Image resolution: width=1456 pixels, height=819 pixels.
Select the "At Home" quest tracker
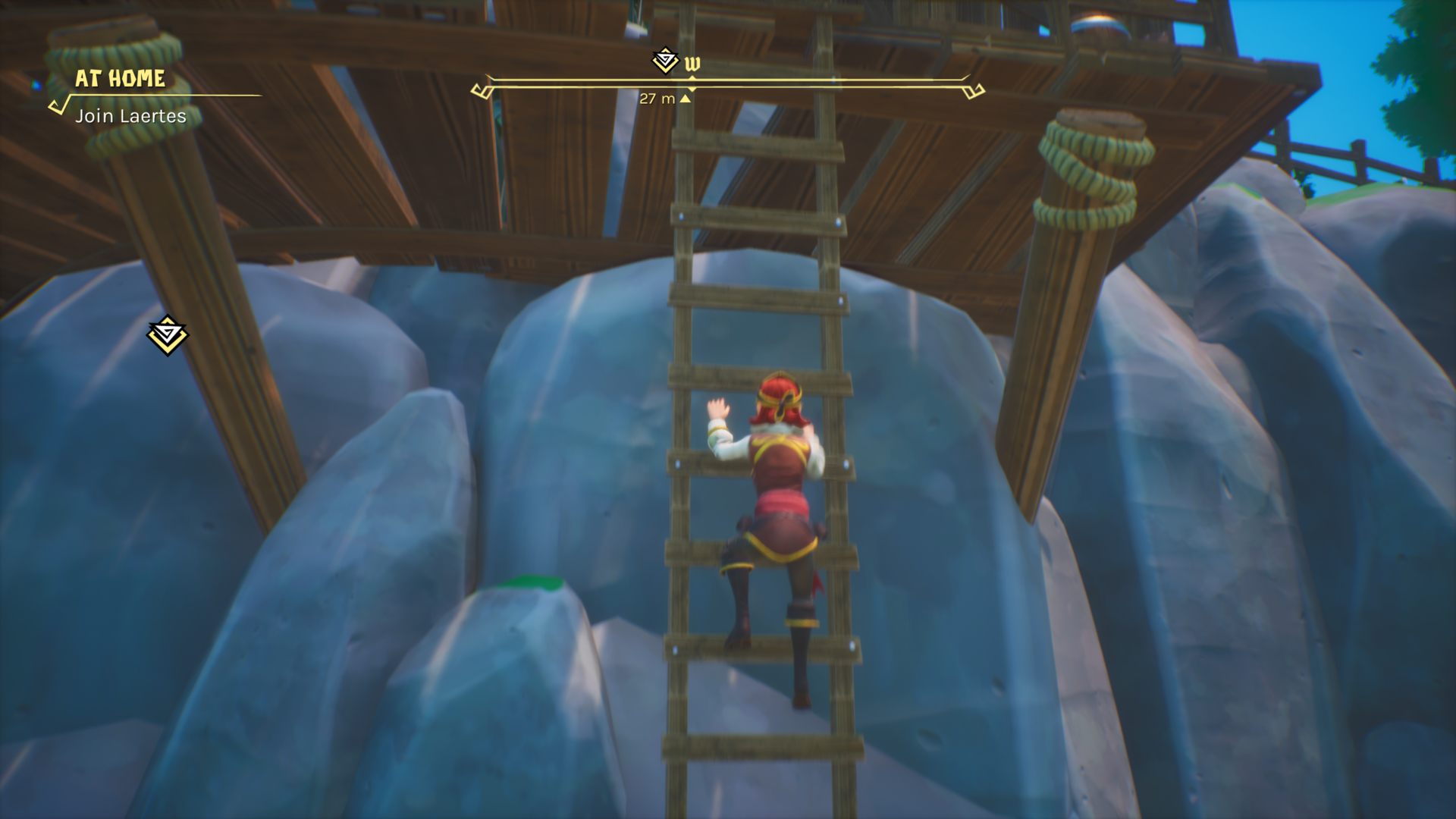[120, 79]
